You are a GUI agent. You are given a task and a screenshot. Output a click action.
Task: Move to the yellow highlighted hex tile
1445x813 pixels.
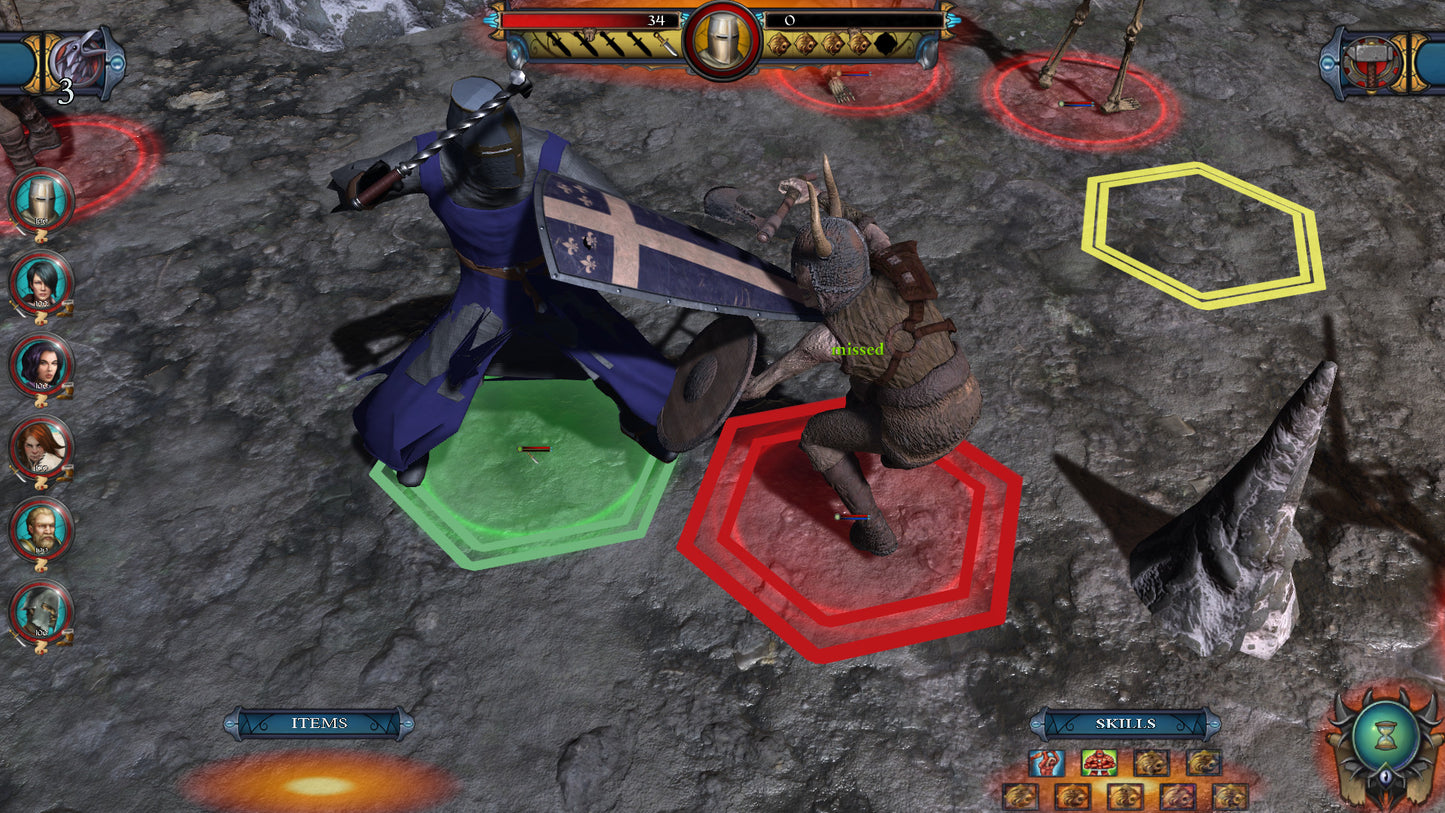(x=1202, y=234)
